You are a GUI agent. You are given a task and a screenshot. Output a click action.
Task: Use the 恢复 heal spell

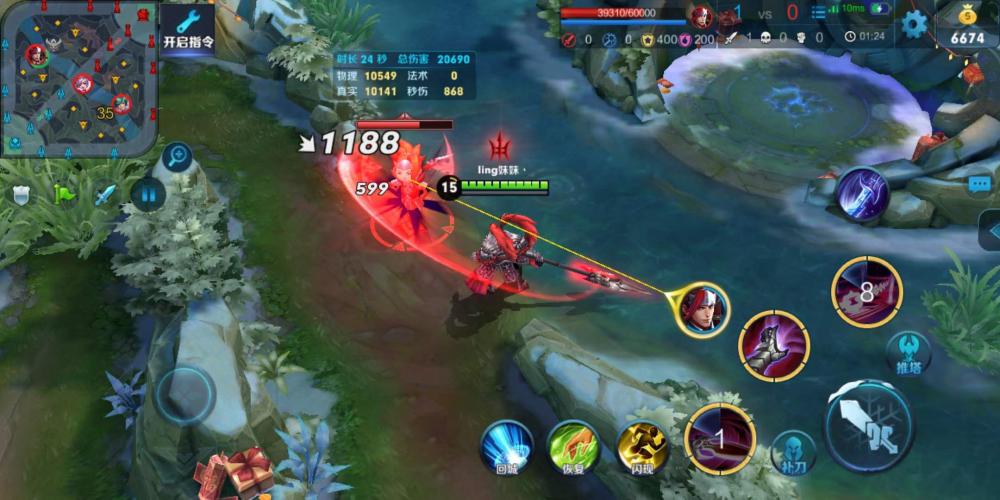click(573, 445)
